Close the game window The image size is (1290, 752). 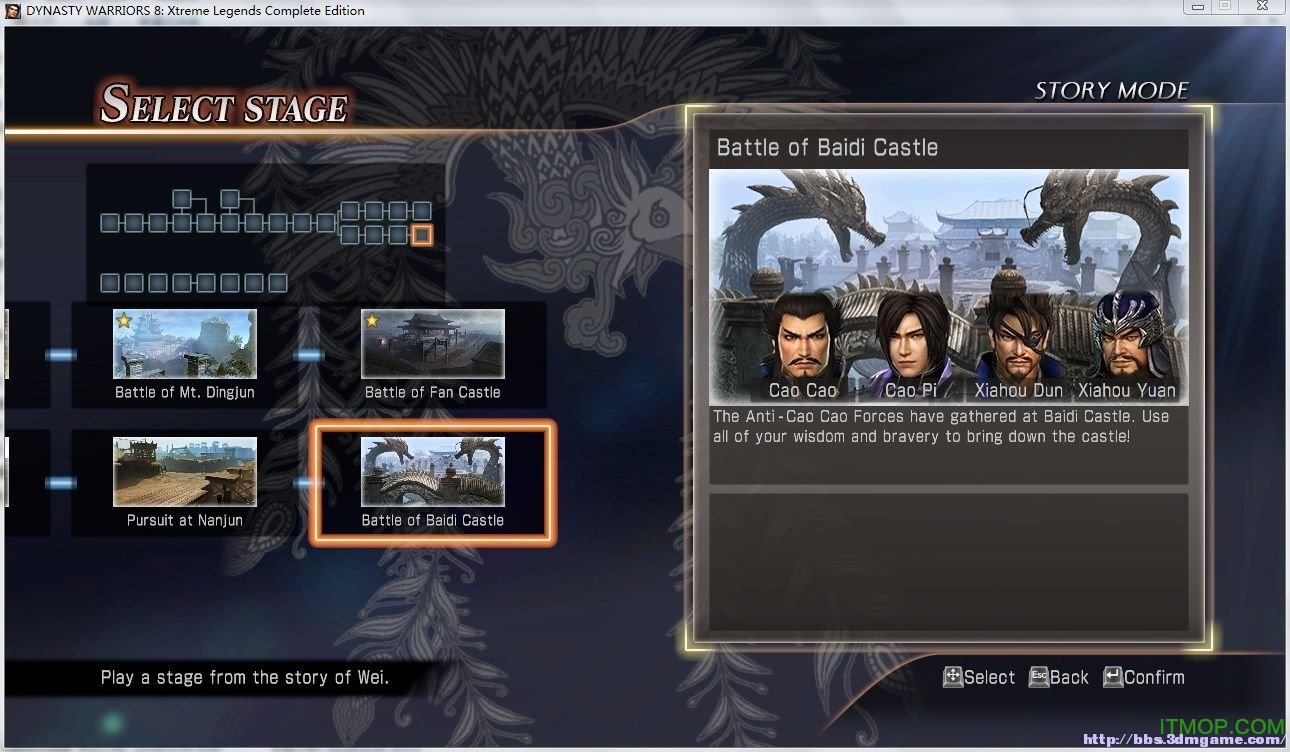point(1263,7)
